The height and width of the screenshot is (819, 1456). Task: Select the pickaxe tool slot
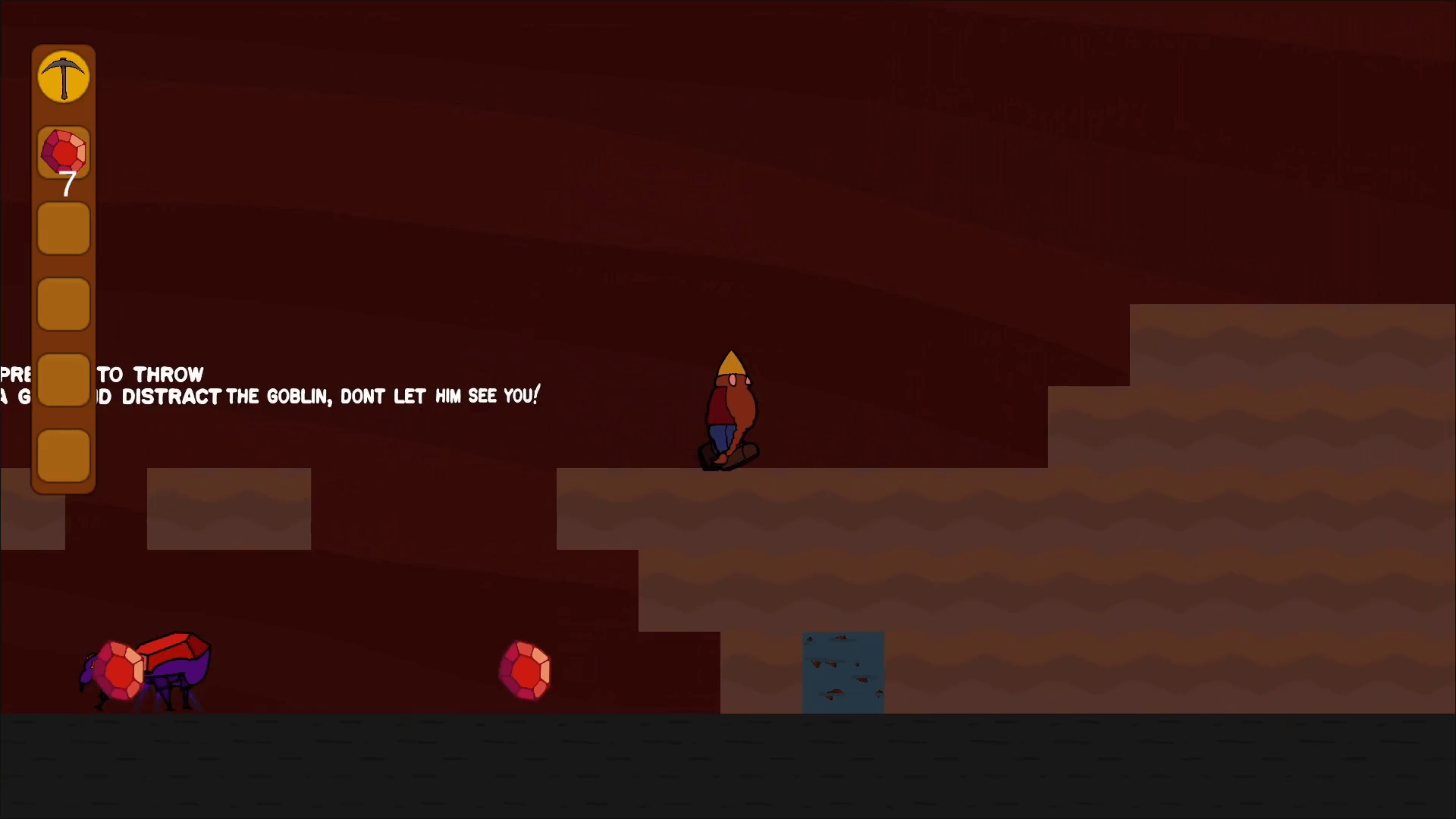tap(64, 77)
